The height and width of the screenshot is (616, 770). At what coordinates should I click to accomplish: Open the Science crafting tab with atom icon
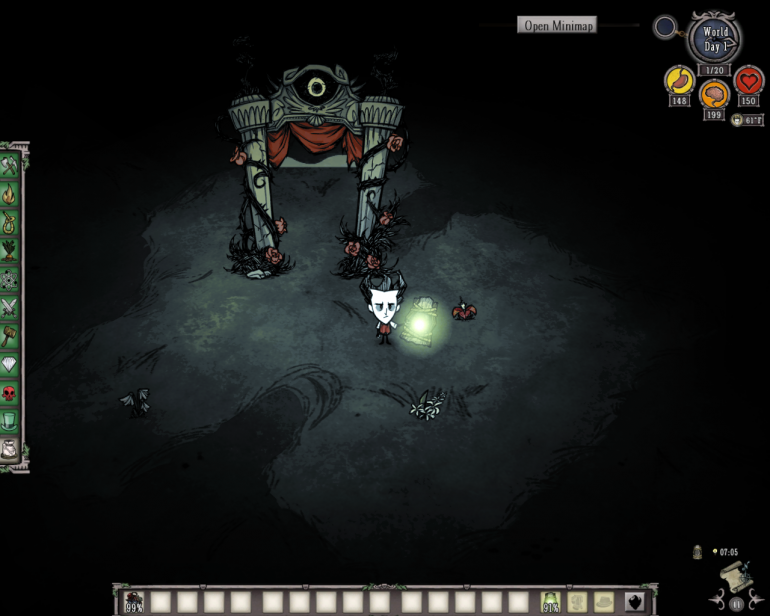[x=11, y=278]
